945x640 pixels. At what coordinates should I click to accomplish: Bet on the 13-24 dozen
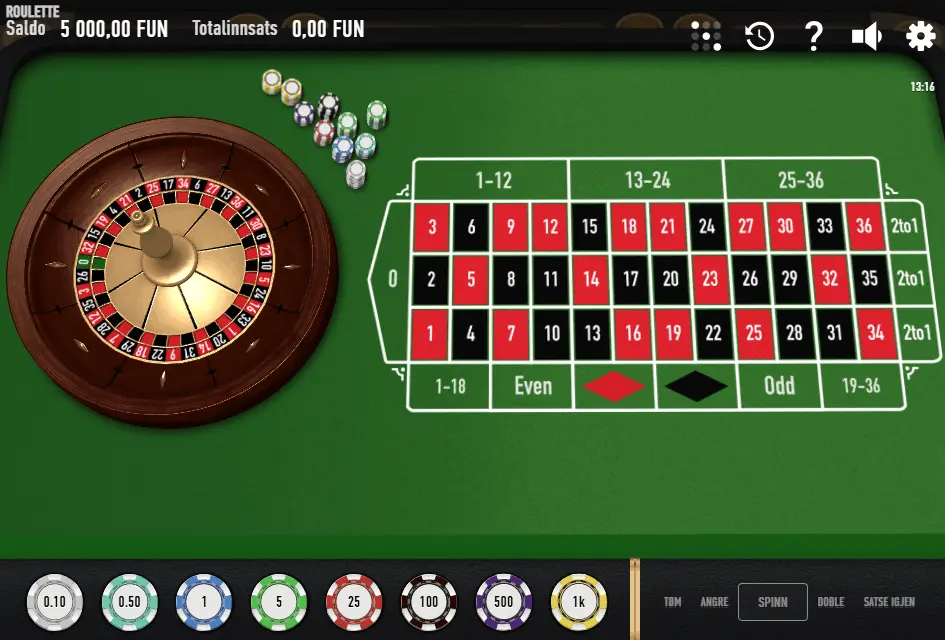point(647,180)
